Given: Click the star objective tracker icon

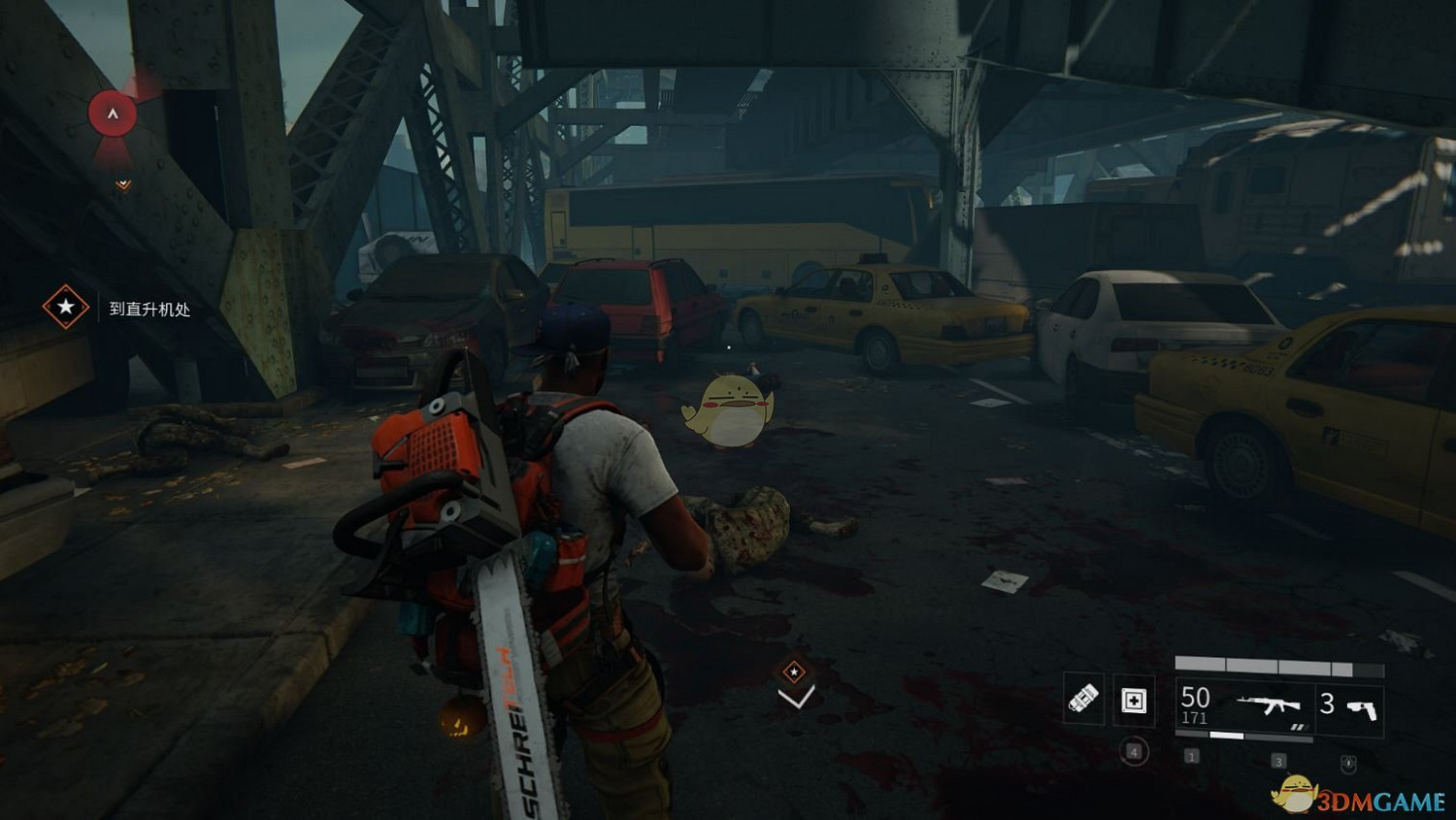Looking at the screenshot, I should (x=65, y=308).
